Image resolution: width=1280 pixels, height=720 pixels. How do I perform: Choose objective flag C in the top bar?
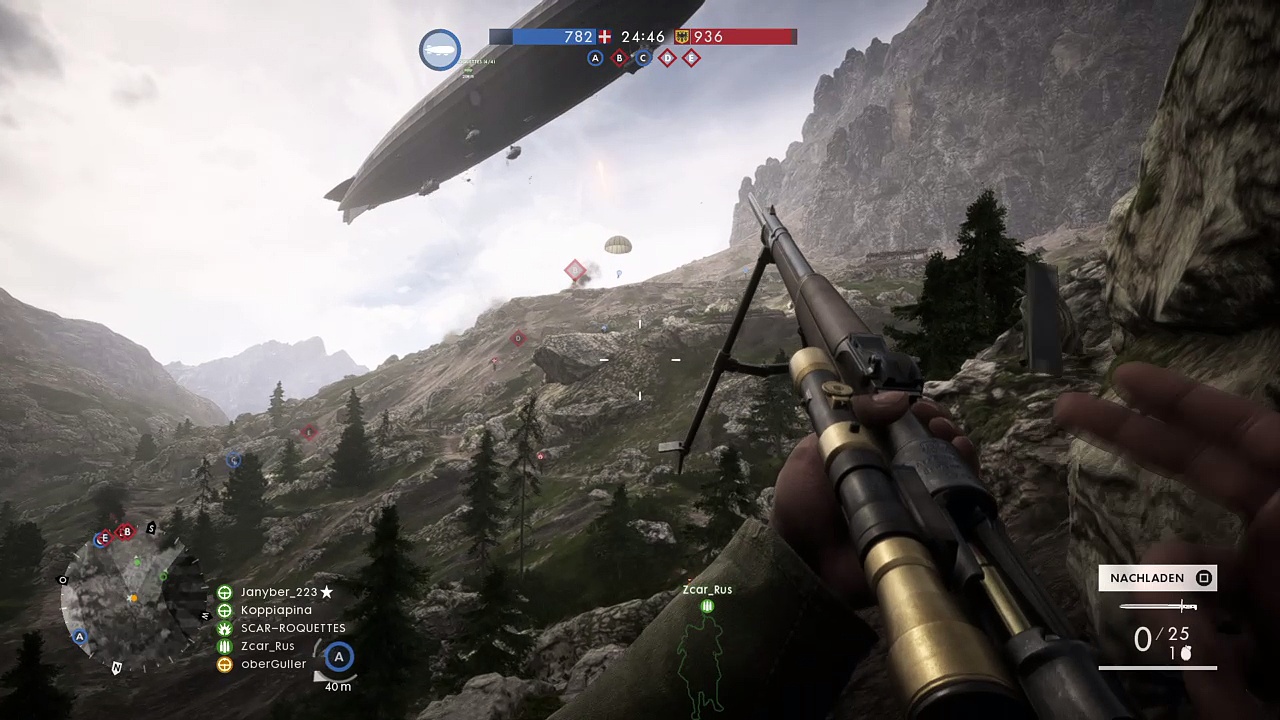643,58
